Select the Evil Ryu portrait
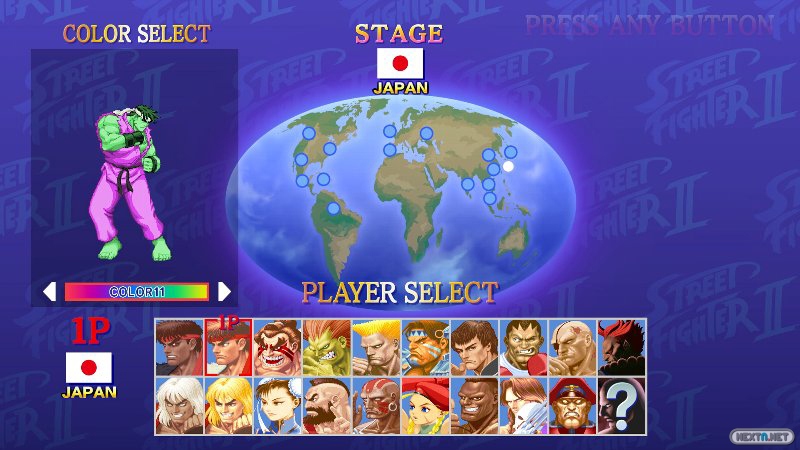 (180, 347)
